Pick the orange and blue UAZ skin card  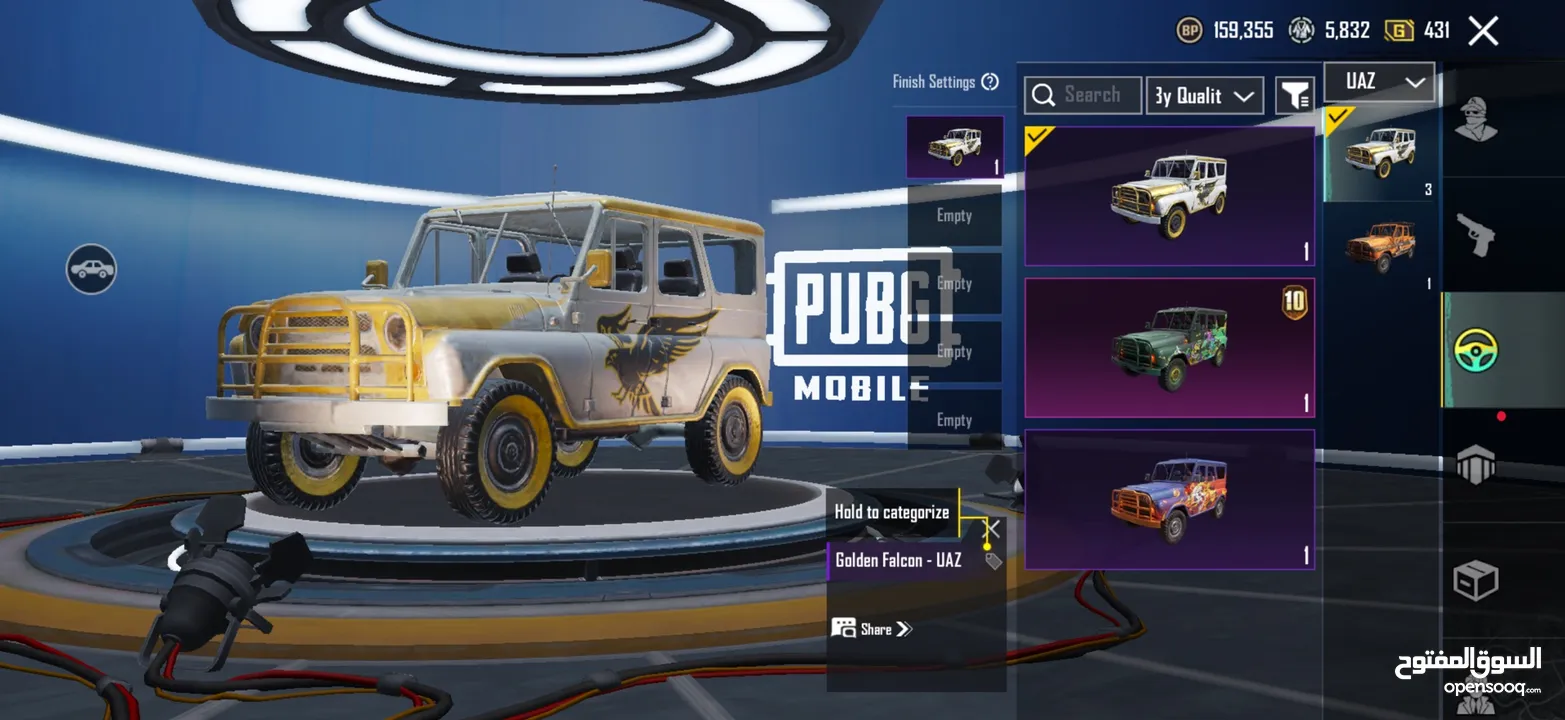[x=1169, y=499]
